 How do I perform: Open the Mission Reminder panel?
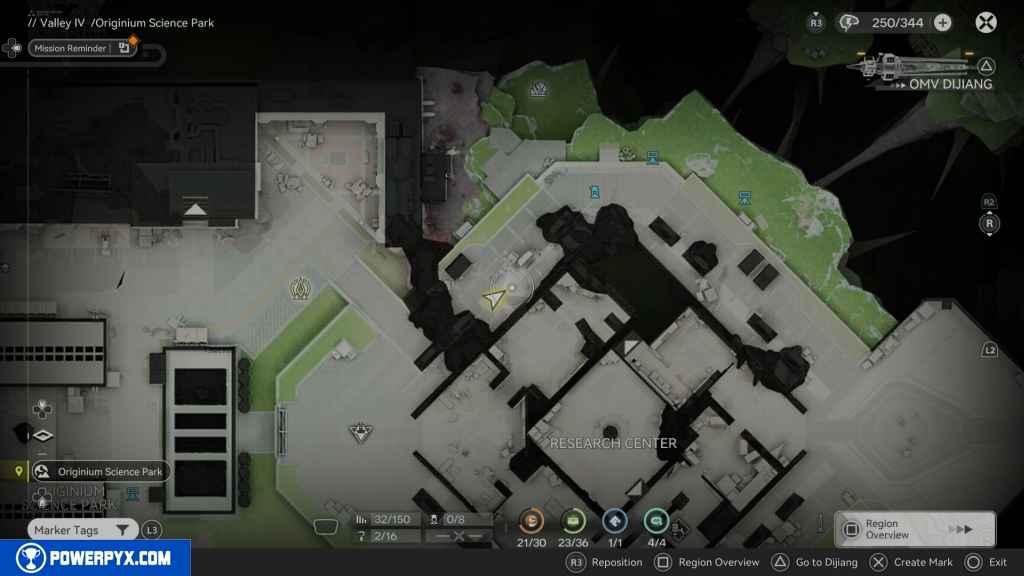point(82,48)
